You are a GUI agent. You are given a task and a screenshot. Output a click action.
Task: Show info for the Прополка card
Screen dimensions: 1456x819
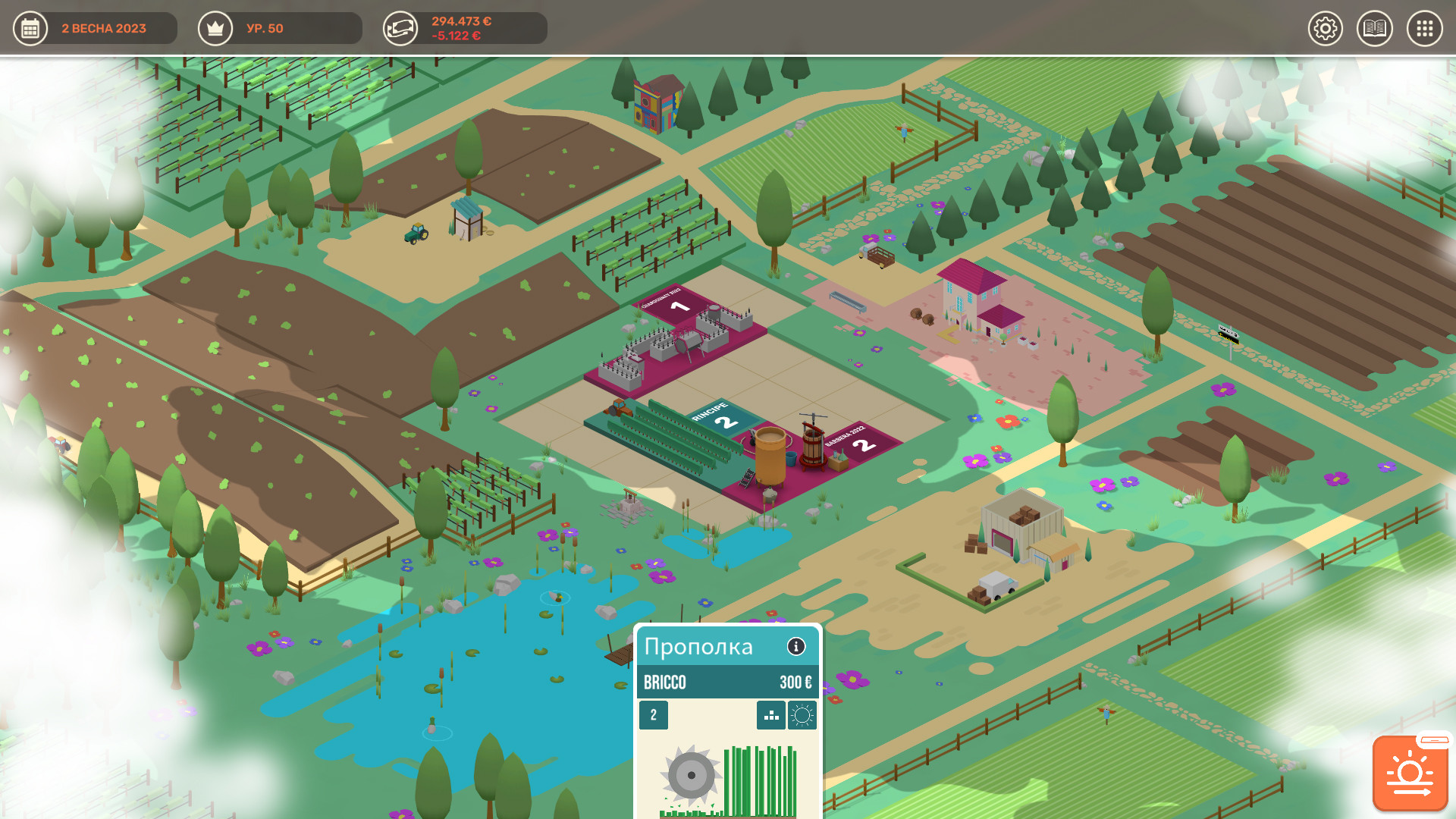point(795,646)
